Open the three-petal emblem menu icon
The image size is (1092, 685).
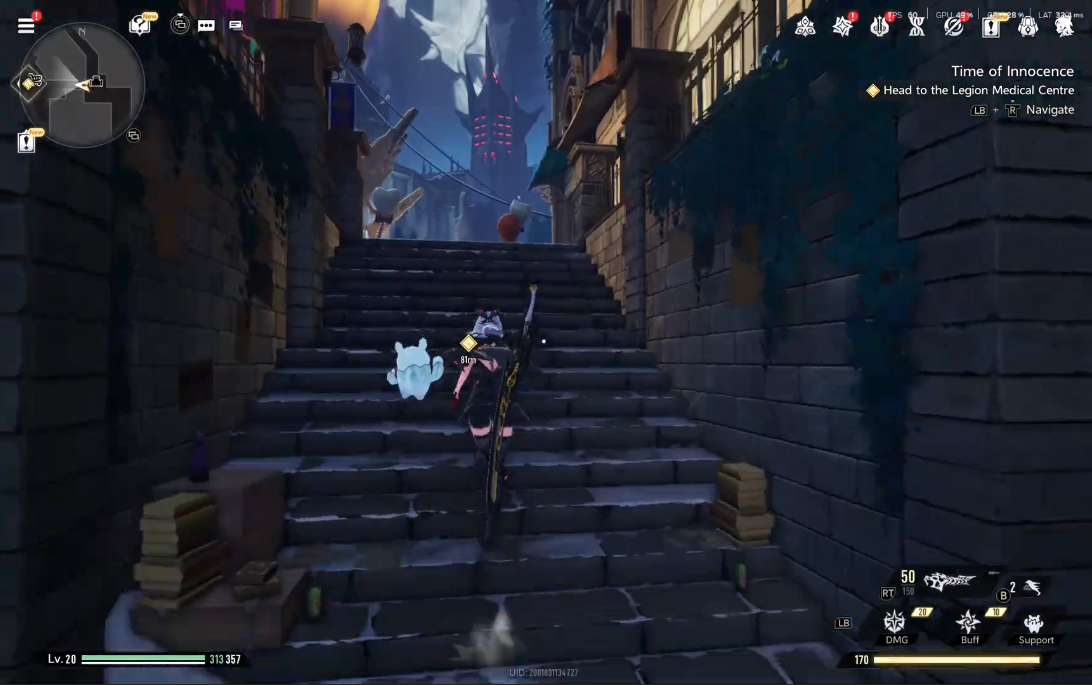point(805,27)
